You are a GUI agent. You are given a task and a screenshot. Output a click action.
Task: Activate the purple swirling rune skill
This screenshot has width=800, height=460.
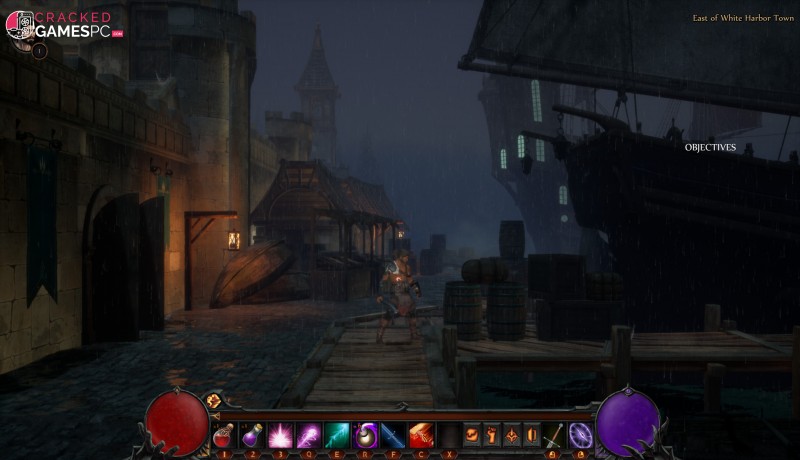tap(581, 435)
